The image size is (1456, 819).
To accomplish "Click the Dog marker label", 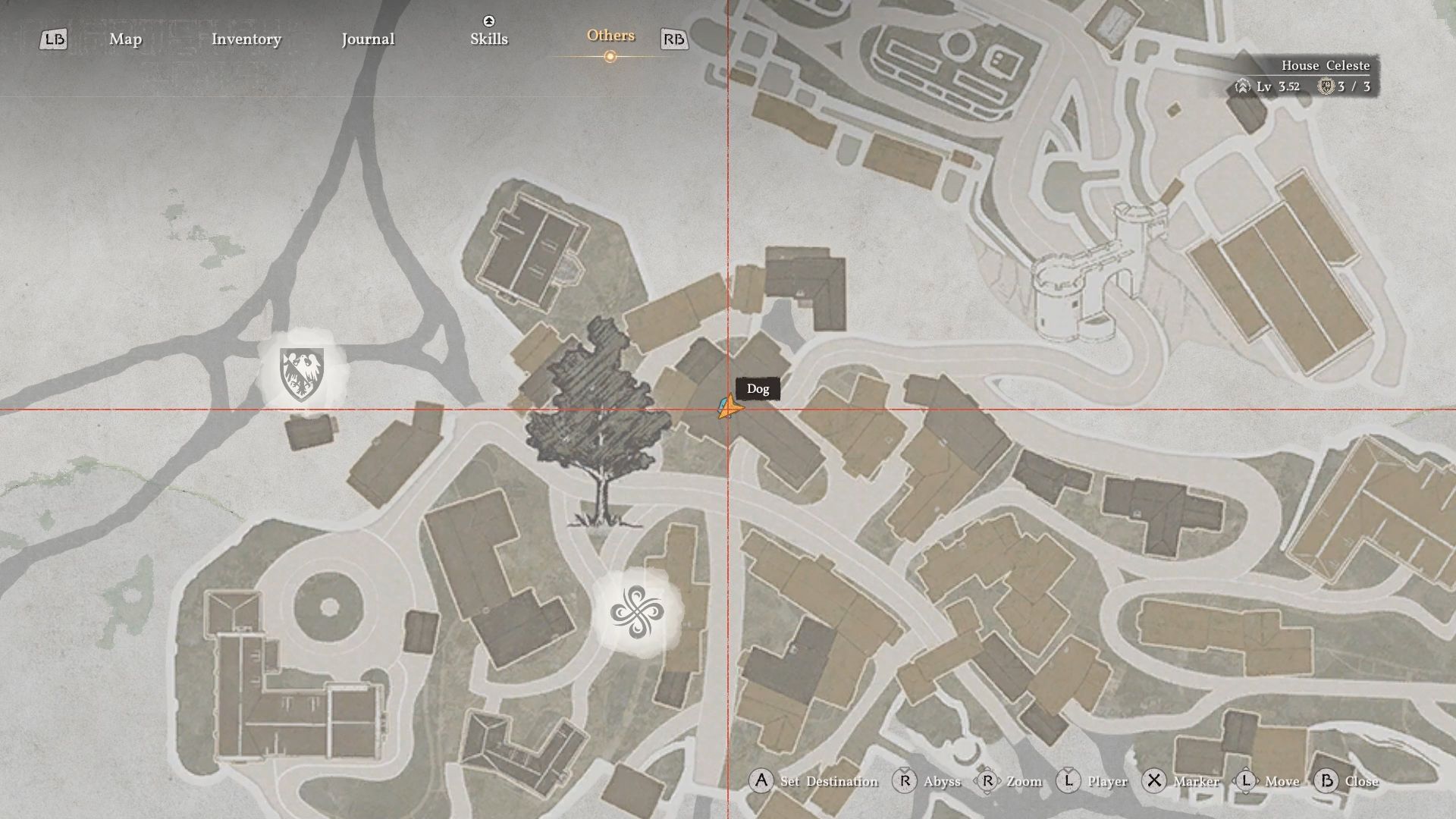I will pyautogui.click(x=758, y=389).
